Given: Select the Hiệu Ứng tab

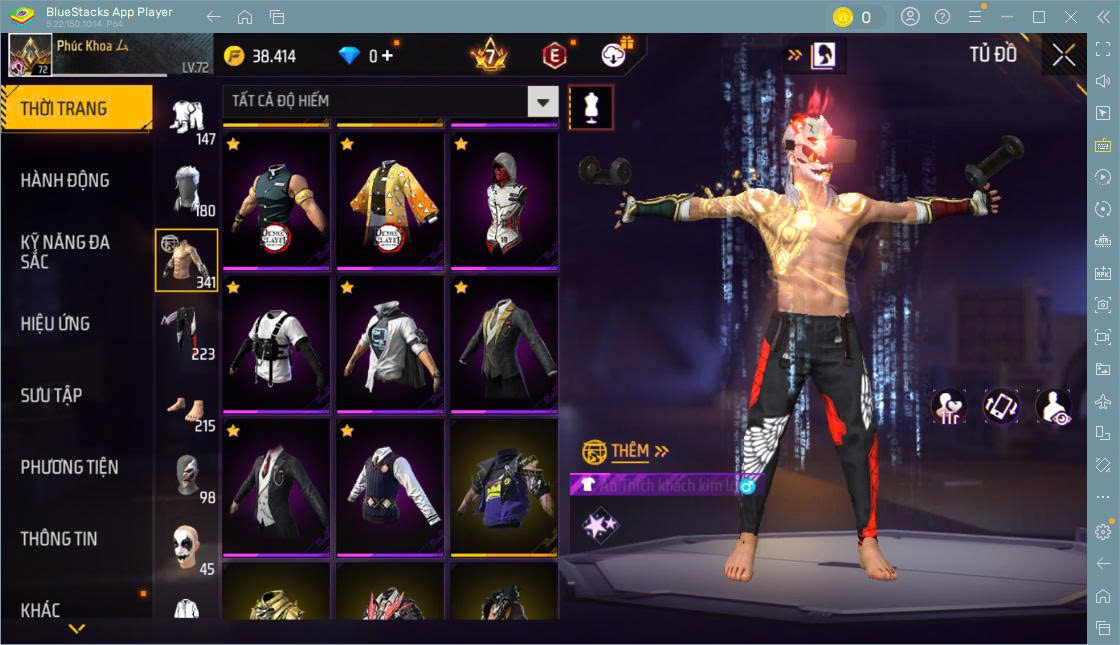Looking at the screenshot, I should (x=56, y=324).
